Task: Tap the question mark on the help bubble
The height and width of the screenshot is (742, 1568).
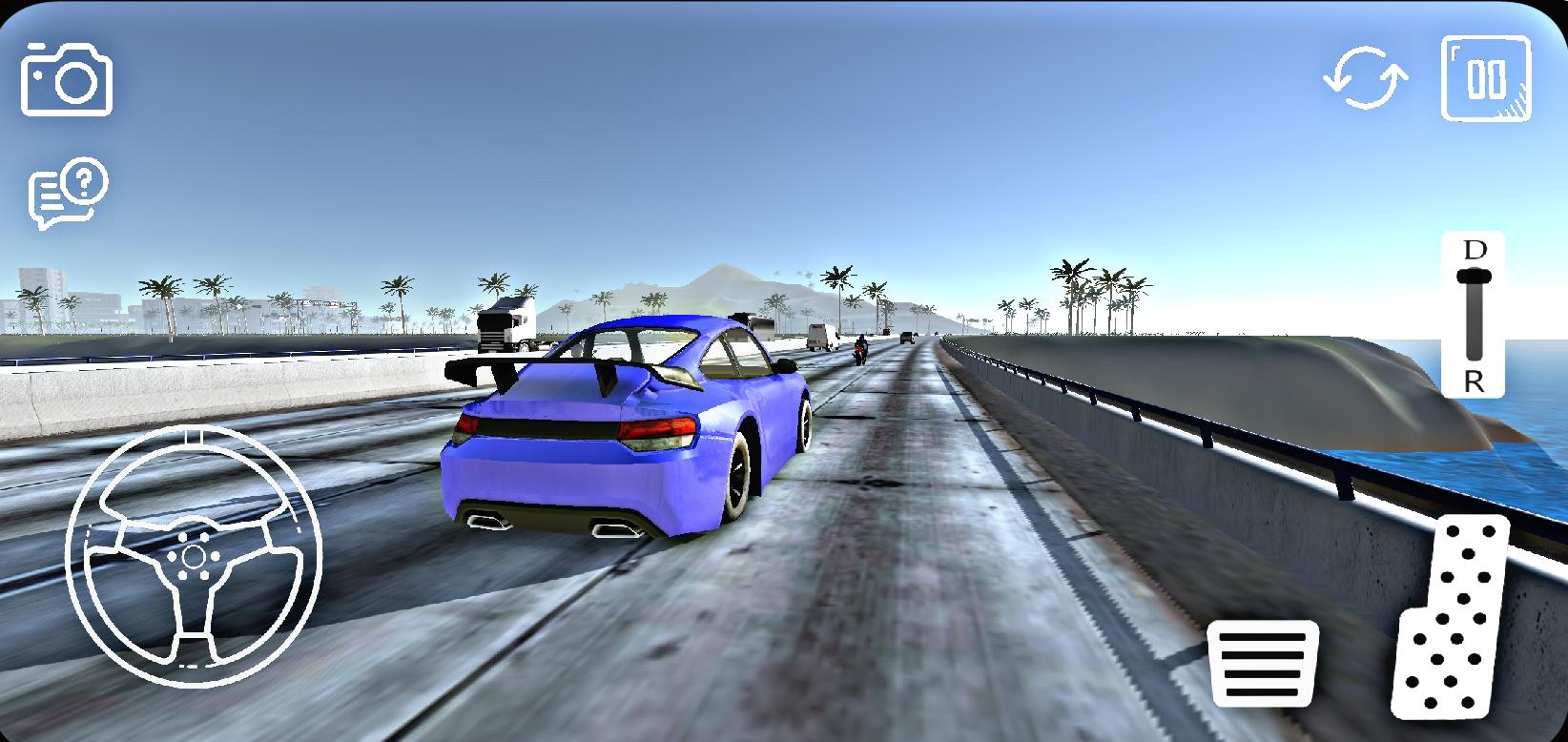Action: coord(86,177)
